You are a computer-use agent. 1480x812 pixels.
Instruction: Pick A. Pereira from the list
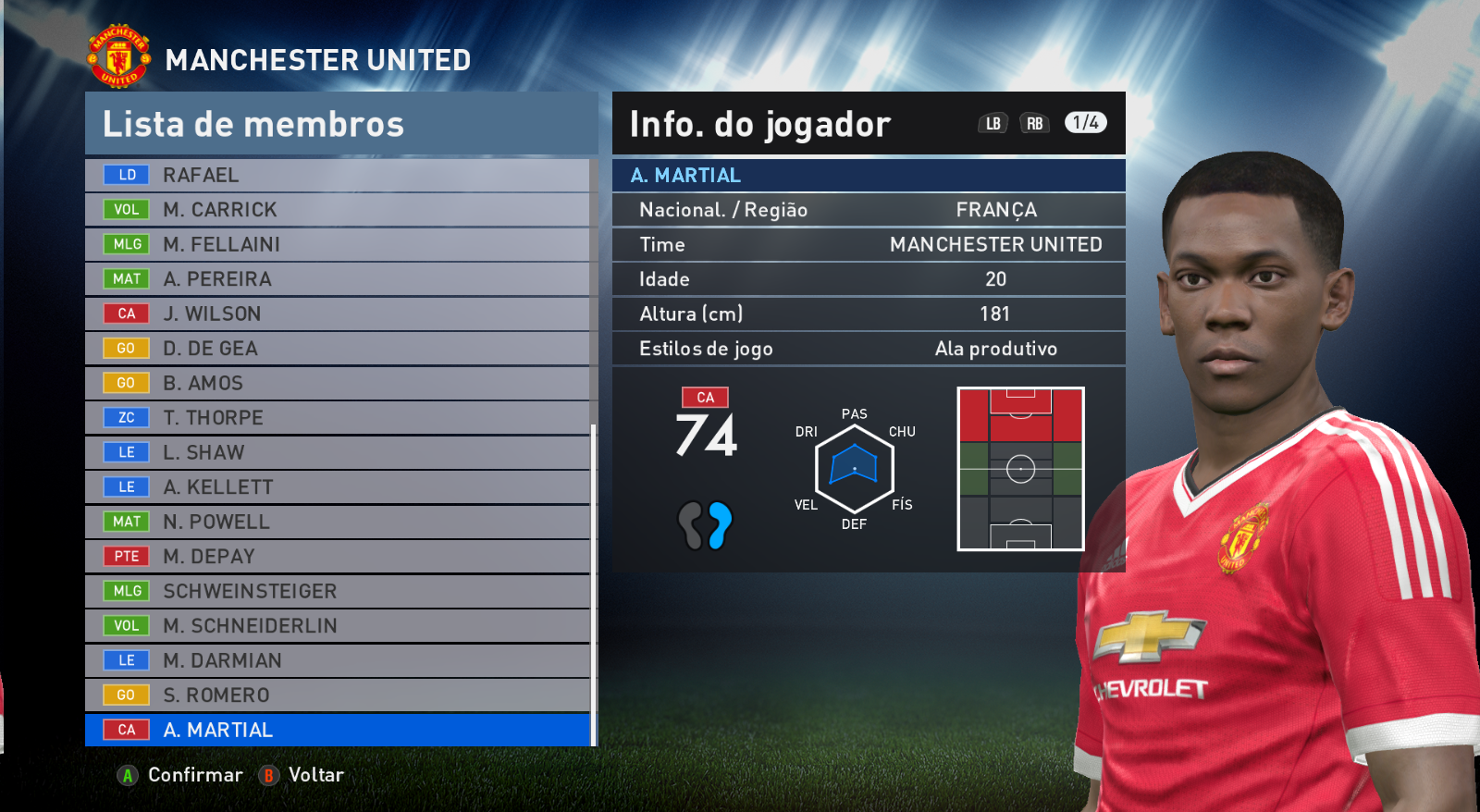tap(338, 279)
